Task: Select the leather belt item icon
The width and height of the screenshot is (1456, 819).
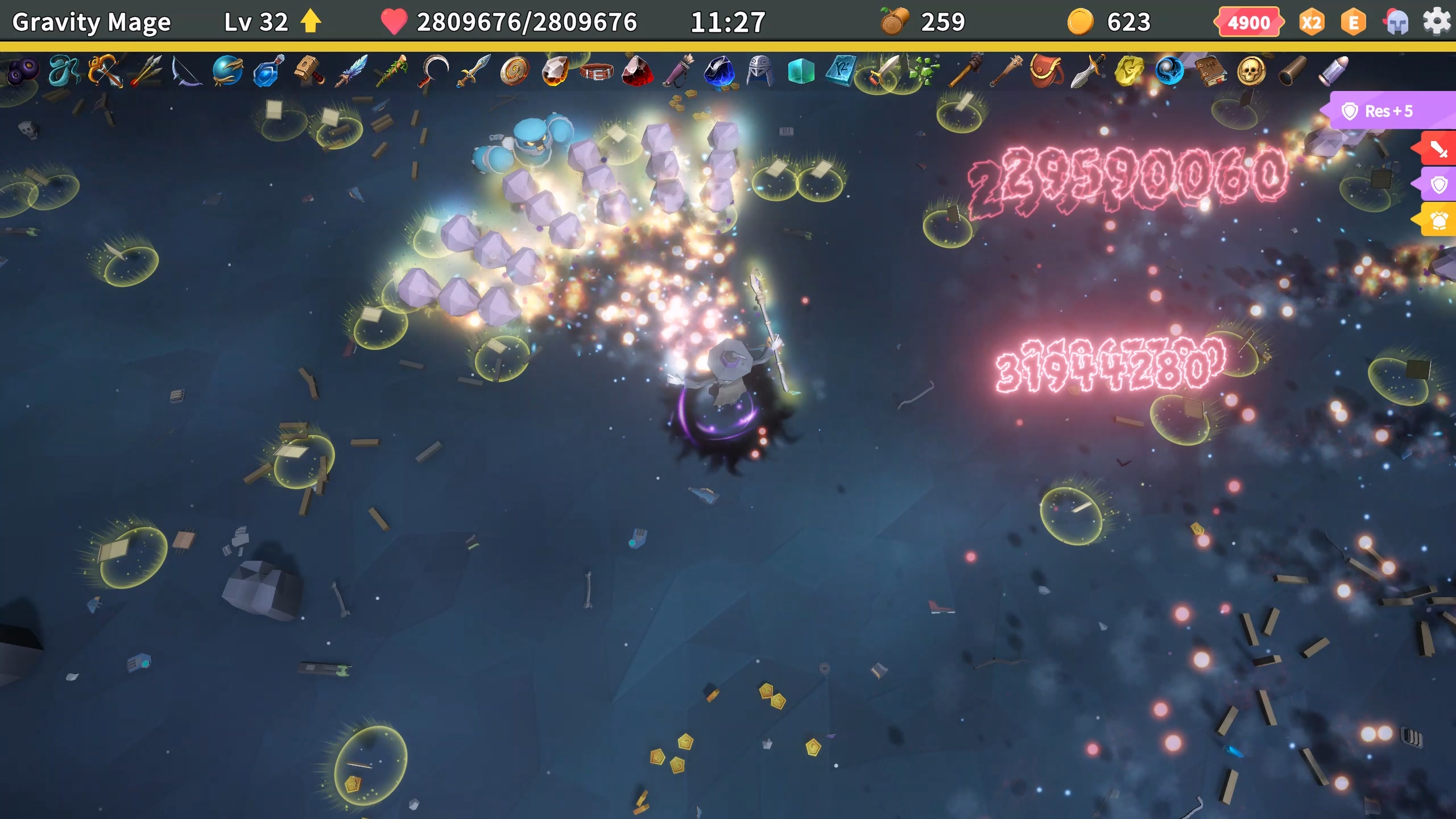Action: click(x=596, y=72)
